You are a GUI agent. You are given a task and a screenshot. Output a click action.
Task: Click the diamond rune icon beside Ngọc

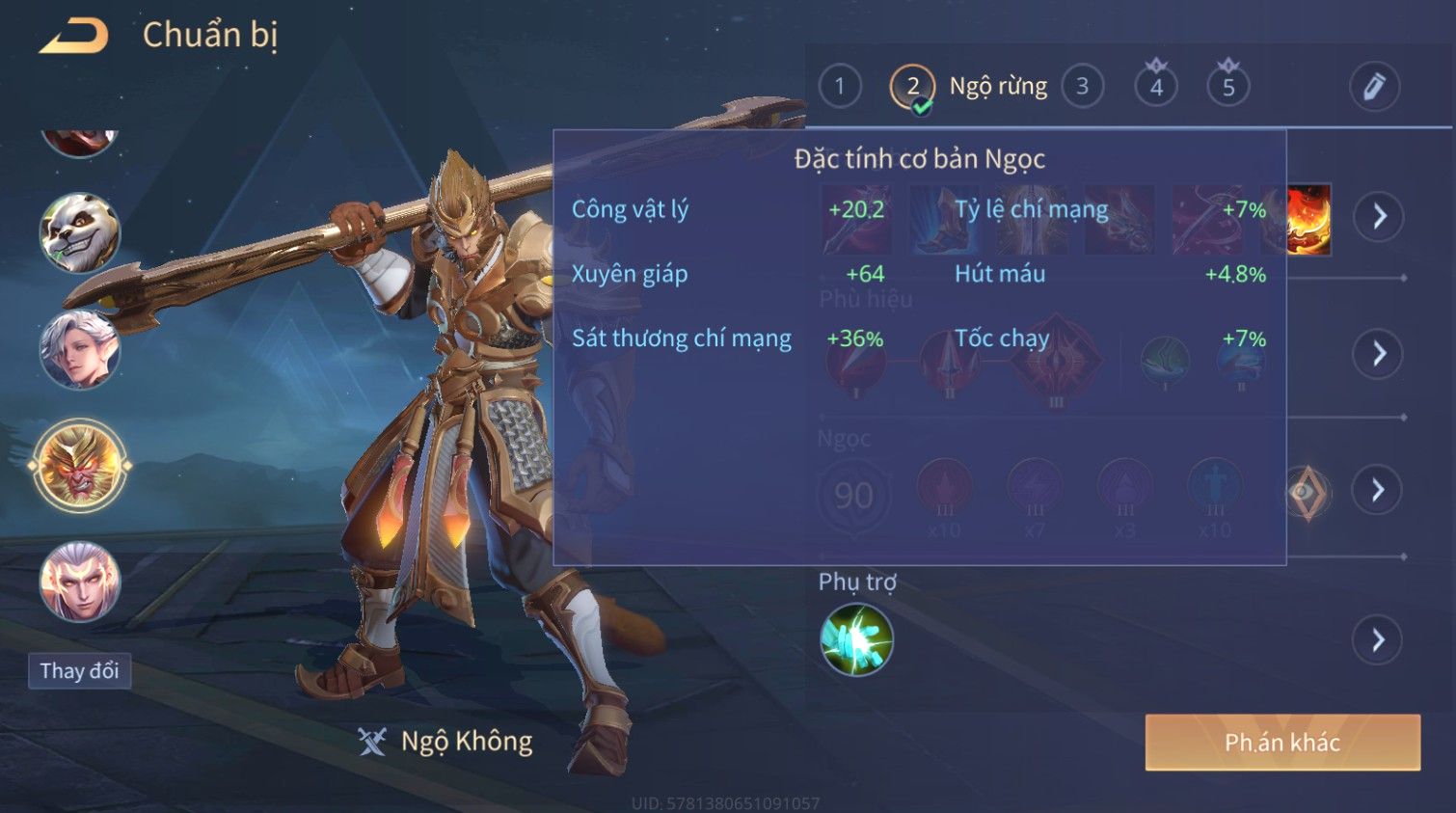pyautogui.click(x=1307, y=492)
